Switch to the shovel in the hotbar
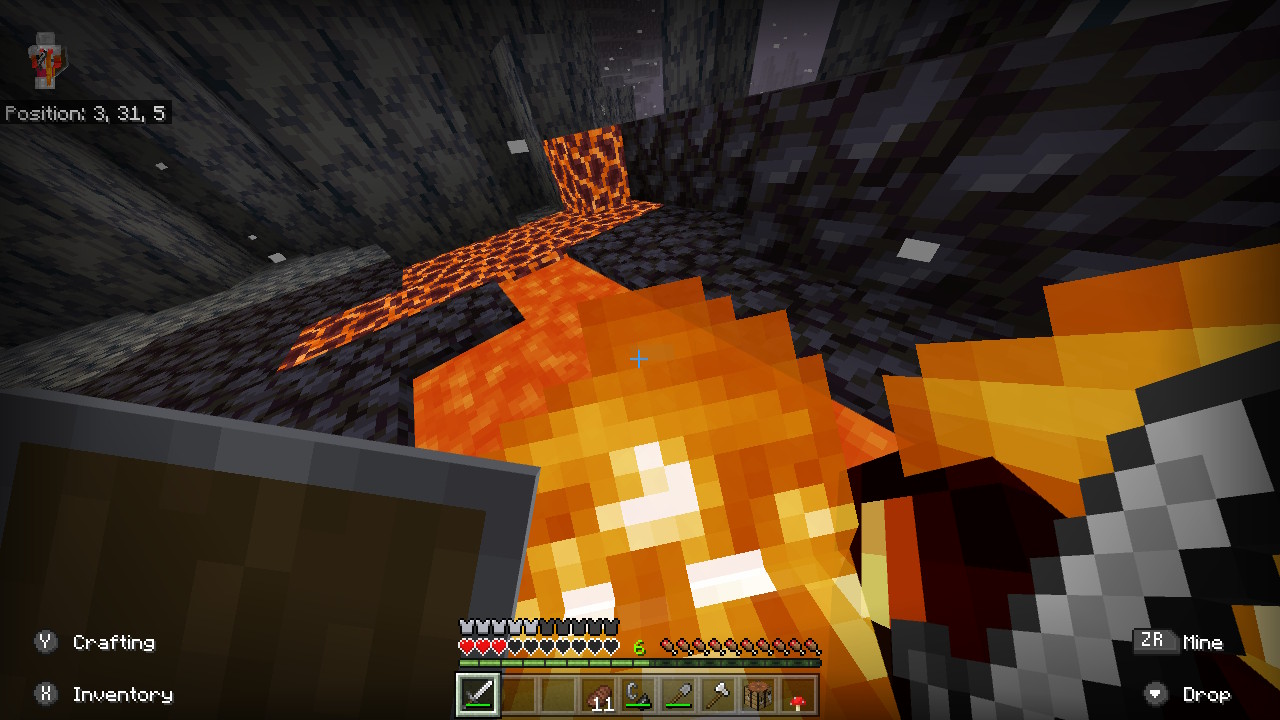Screen dimensions: 1280x720 pos(678,694)
